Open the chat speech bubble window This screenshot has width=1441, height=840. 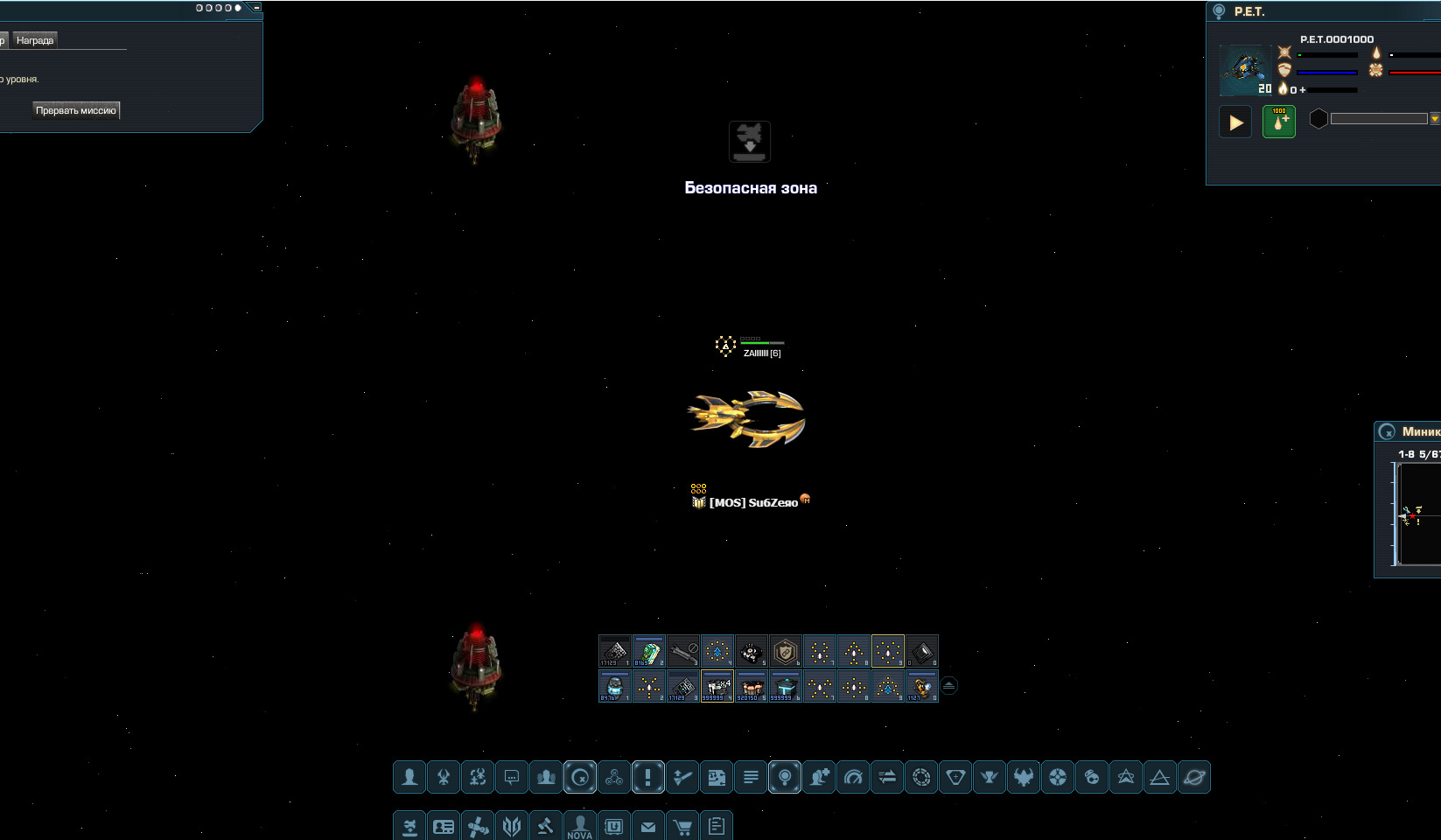(x=512, y=777)
